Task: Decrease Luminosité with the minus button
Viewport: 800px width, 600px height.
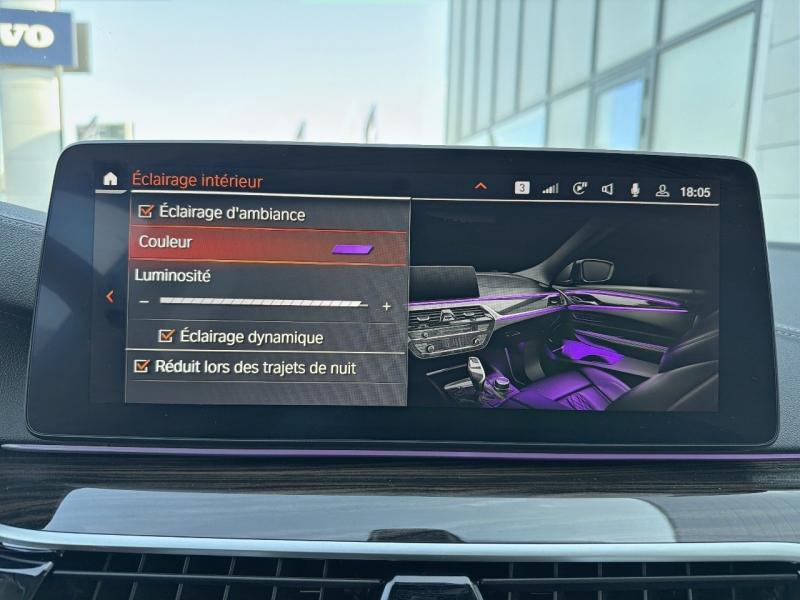Action: point(145,302)
